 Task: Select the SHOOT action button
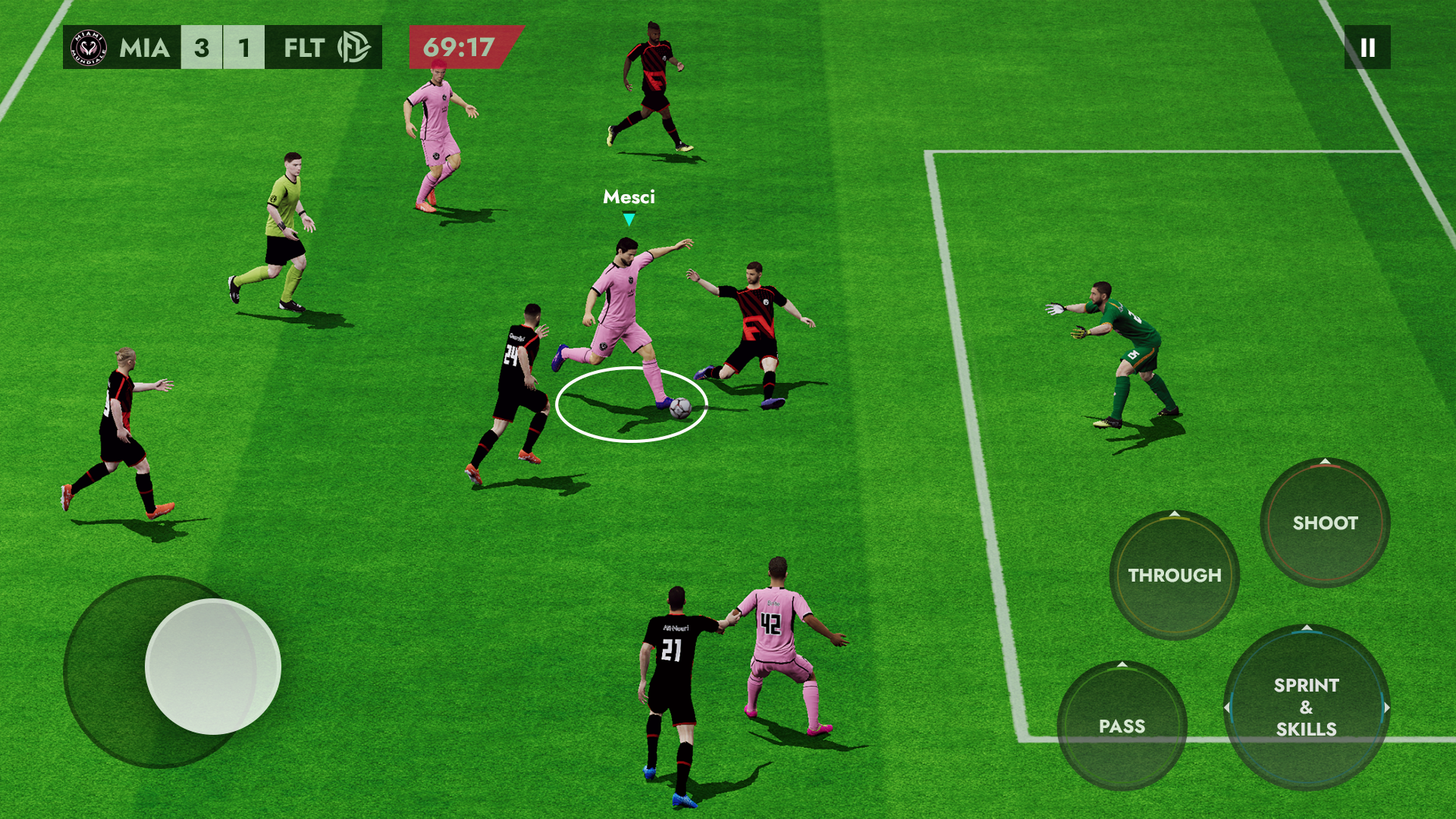click(1323, 523)
